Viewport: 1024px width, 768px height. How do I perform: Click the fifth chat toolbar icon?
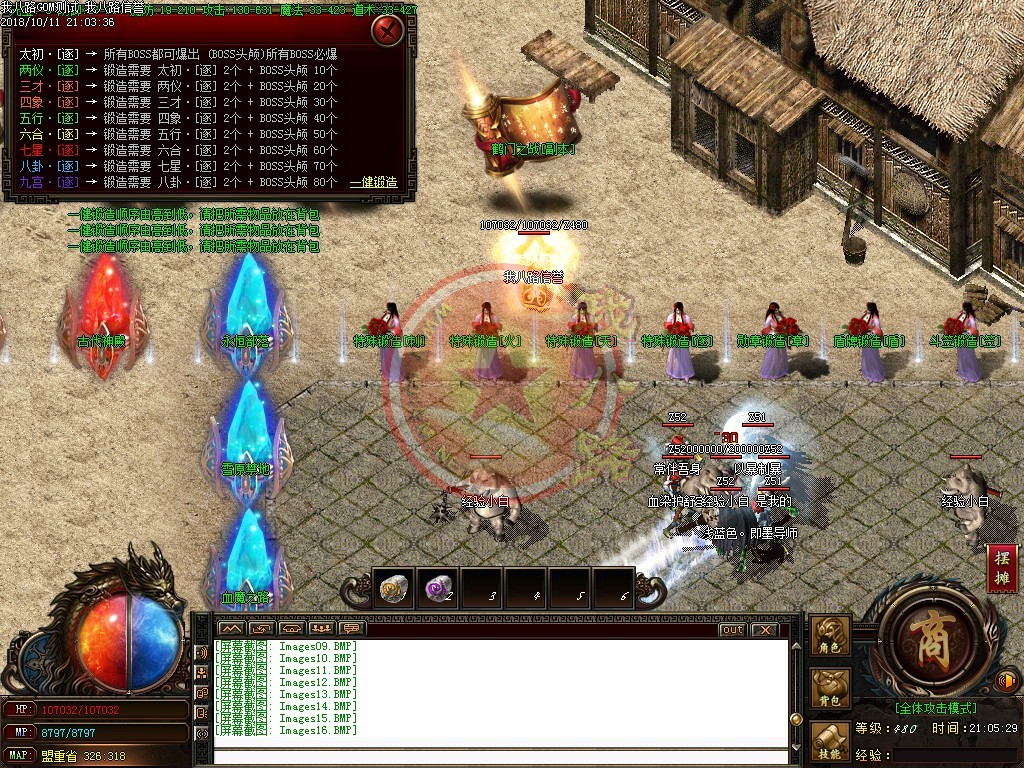click(351, 629)
